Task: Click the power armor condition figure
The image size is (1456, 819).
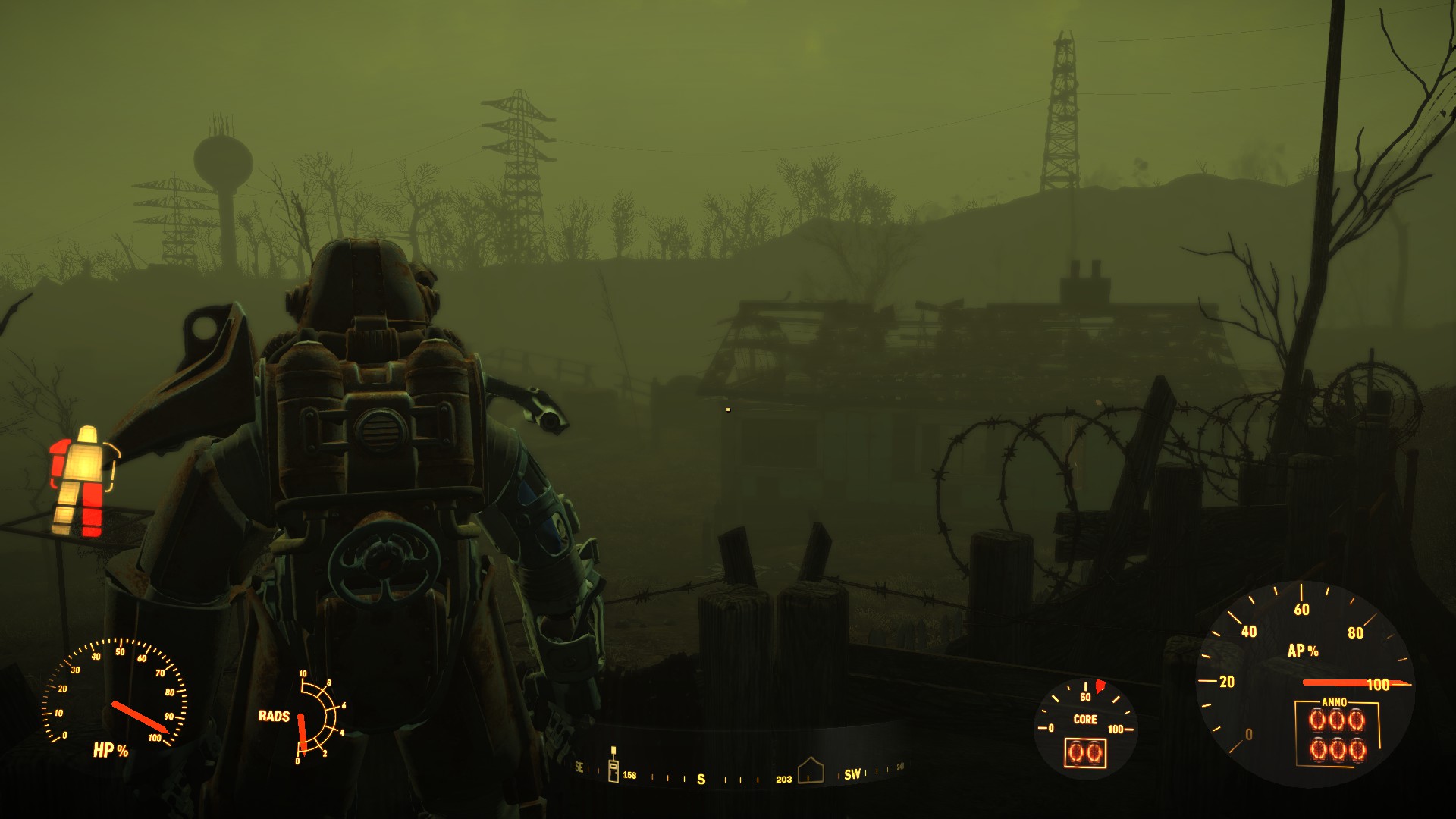Action: click(83, 481)
